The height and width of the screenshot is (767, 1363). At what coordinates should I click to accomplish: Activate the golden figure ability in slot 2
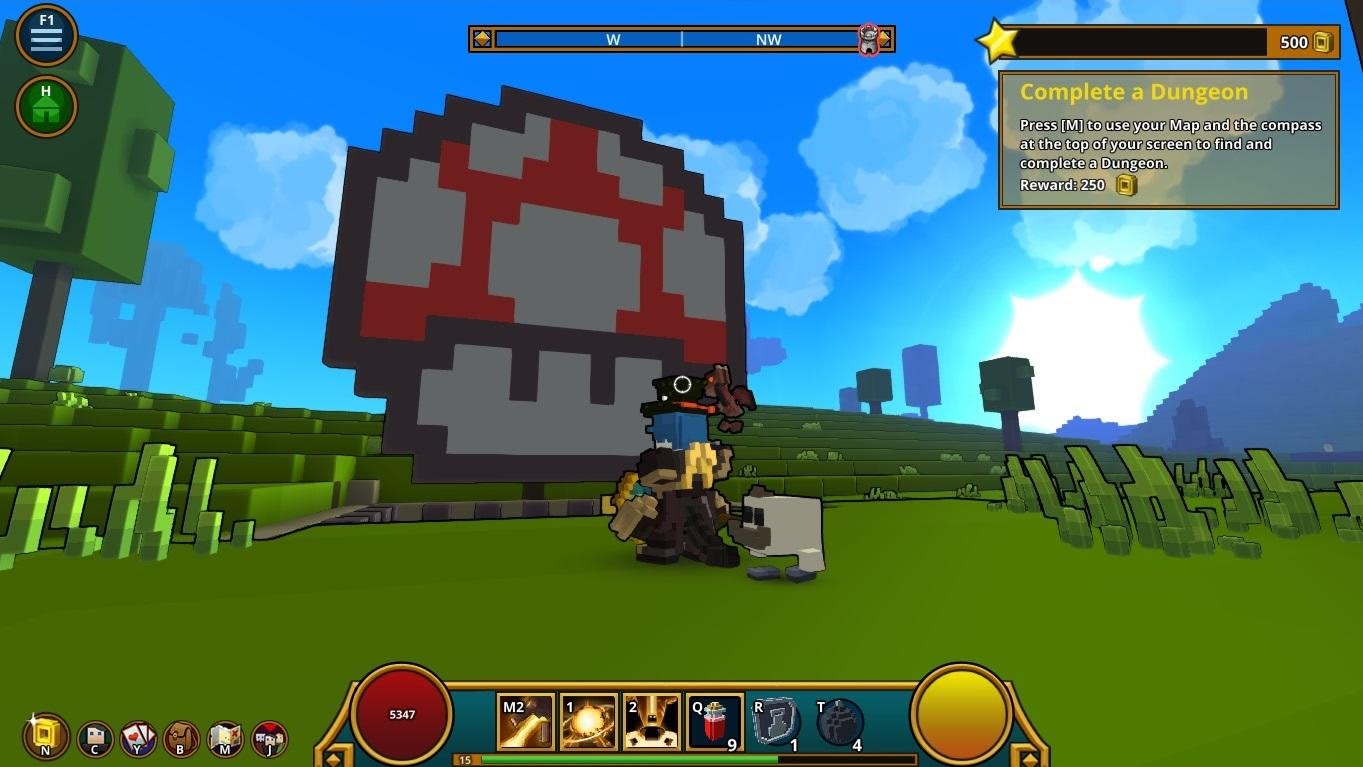[x=651, y=722]
